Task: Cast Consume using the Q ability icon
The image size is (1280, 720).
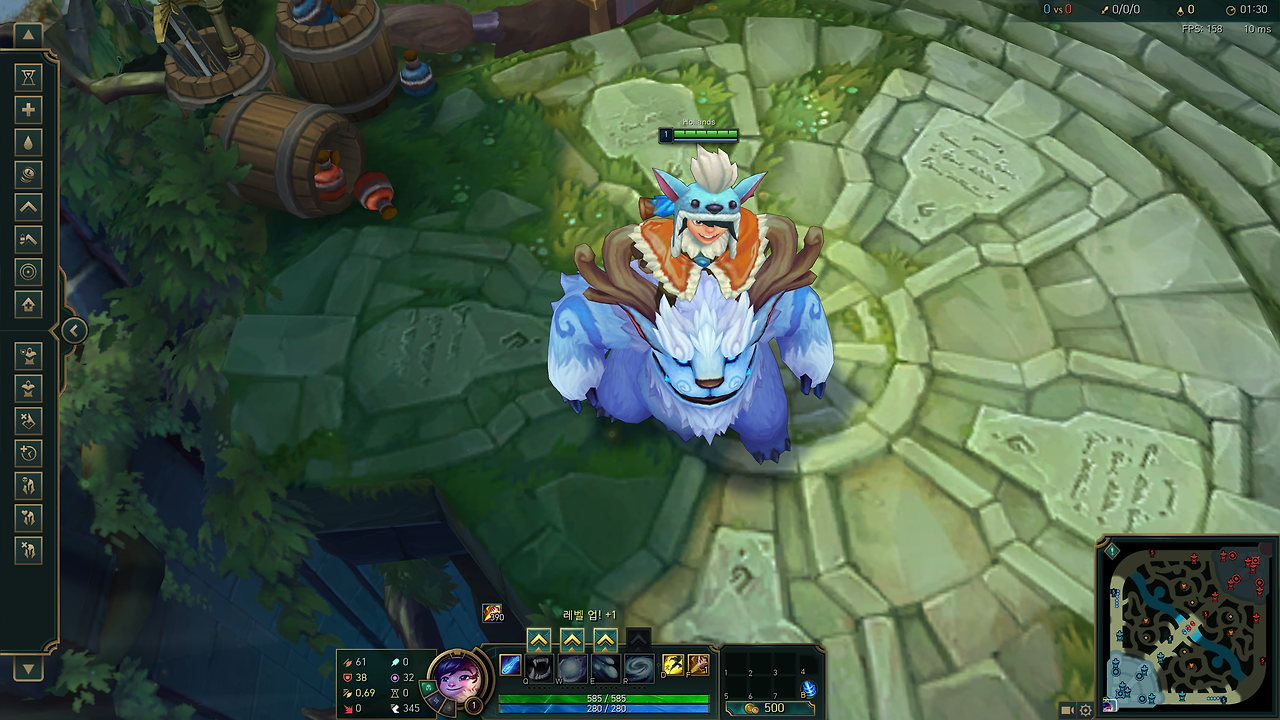Action: click(x=538, y=667)
